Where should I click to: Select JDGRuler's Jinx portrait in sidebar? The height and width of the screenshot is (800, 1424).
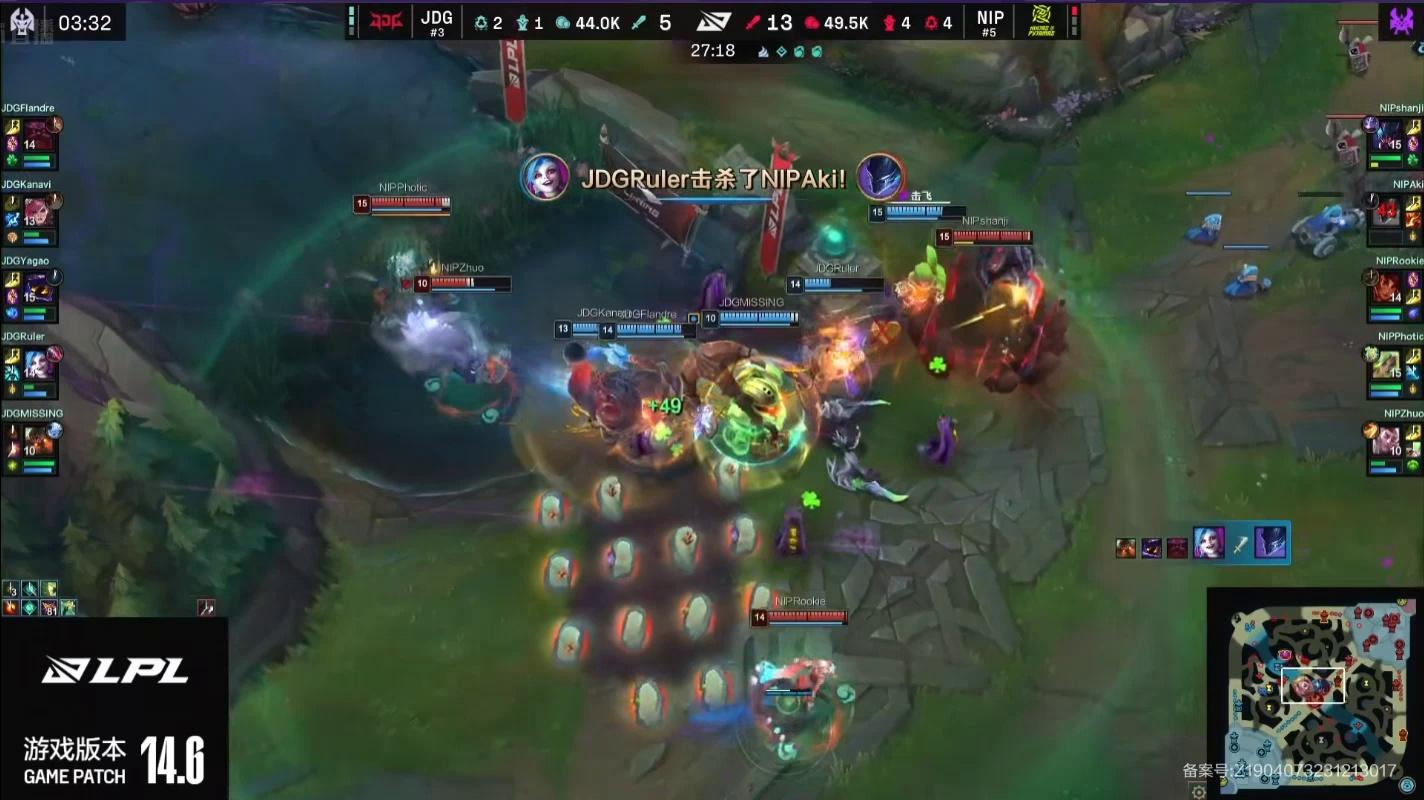[x=40, y=362]
